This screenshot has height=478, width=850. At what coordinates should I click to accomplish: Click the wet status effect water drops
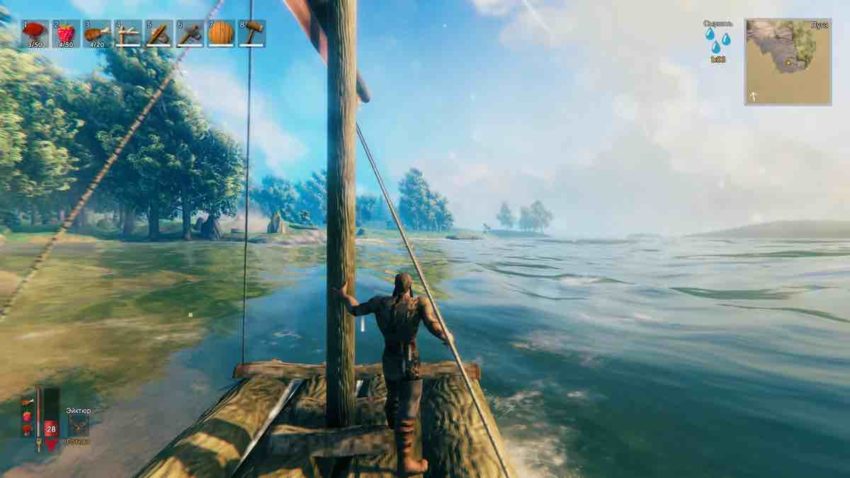(717, 40)
